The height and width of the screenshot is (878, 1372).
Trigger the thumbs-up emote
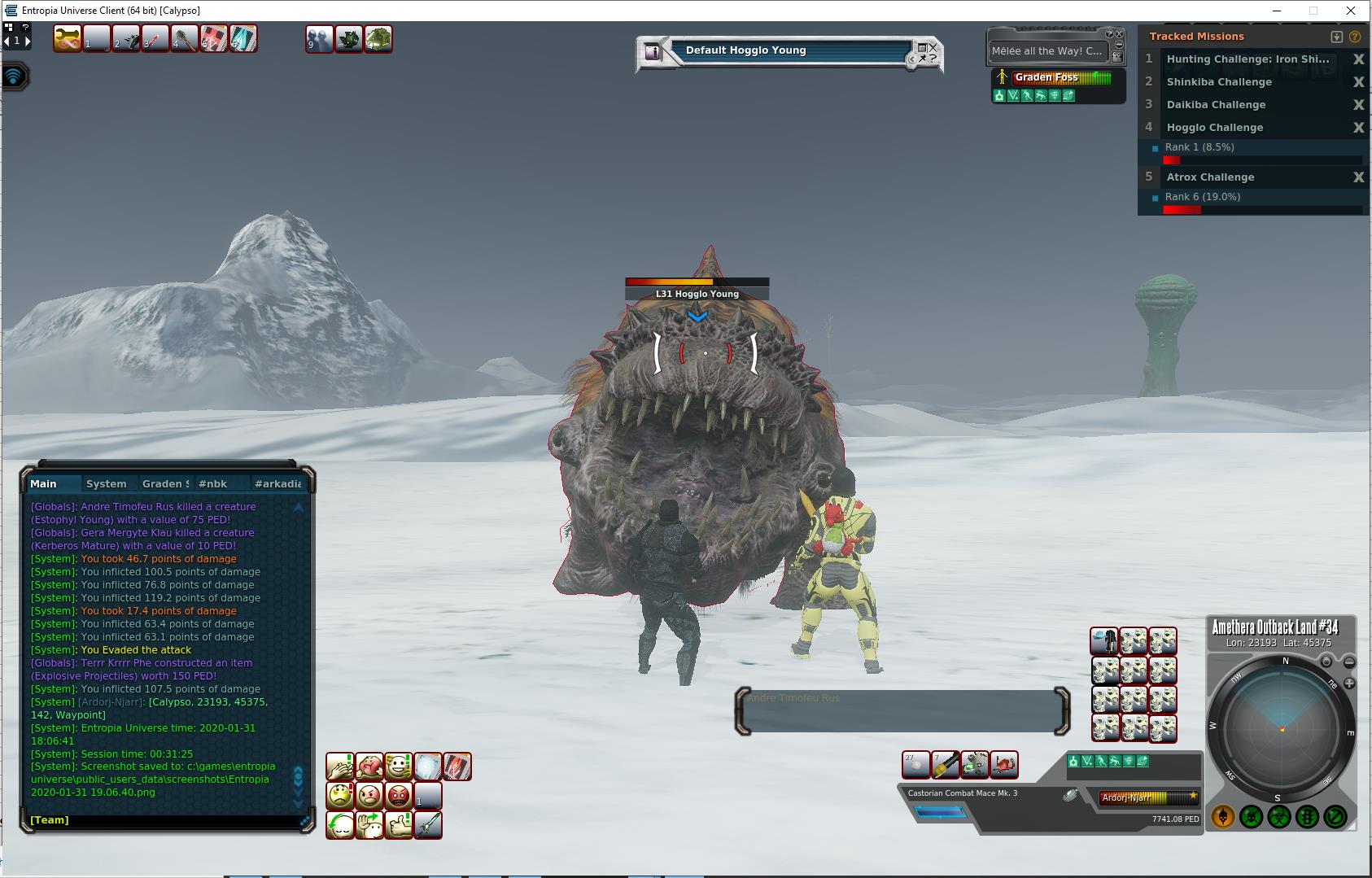399,824
